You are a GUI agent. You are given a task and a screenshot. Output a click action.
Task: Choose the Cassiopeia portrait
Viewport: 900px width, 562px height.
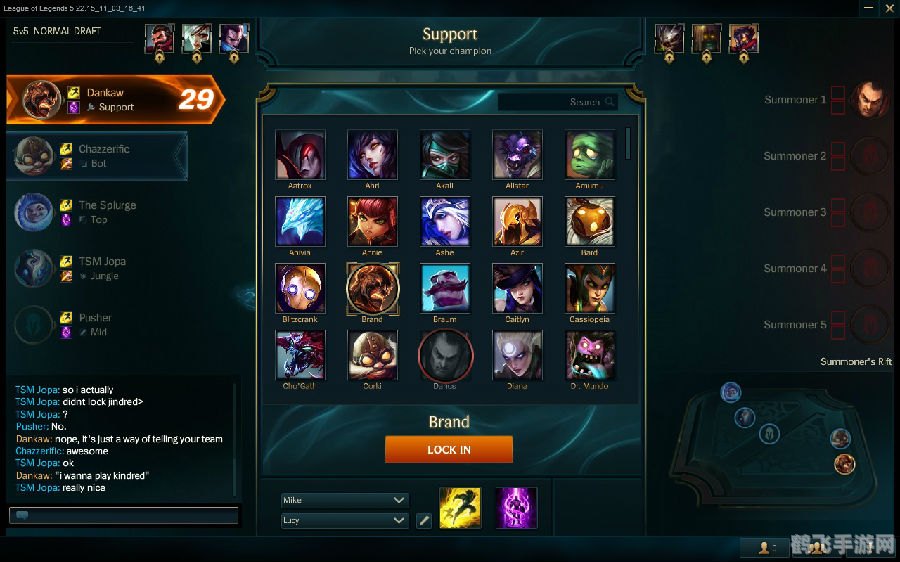click(x=590, y=289)
